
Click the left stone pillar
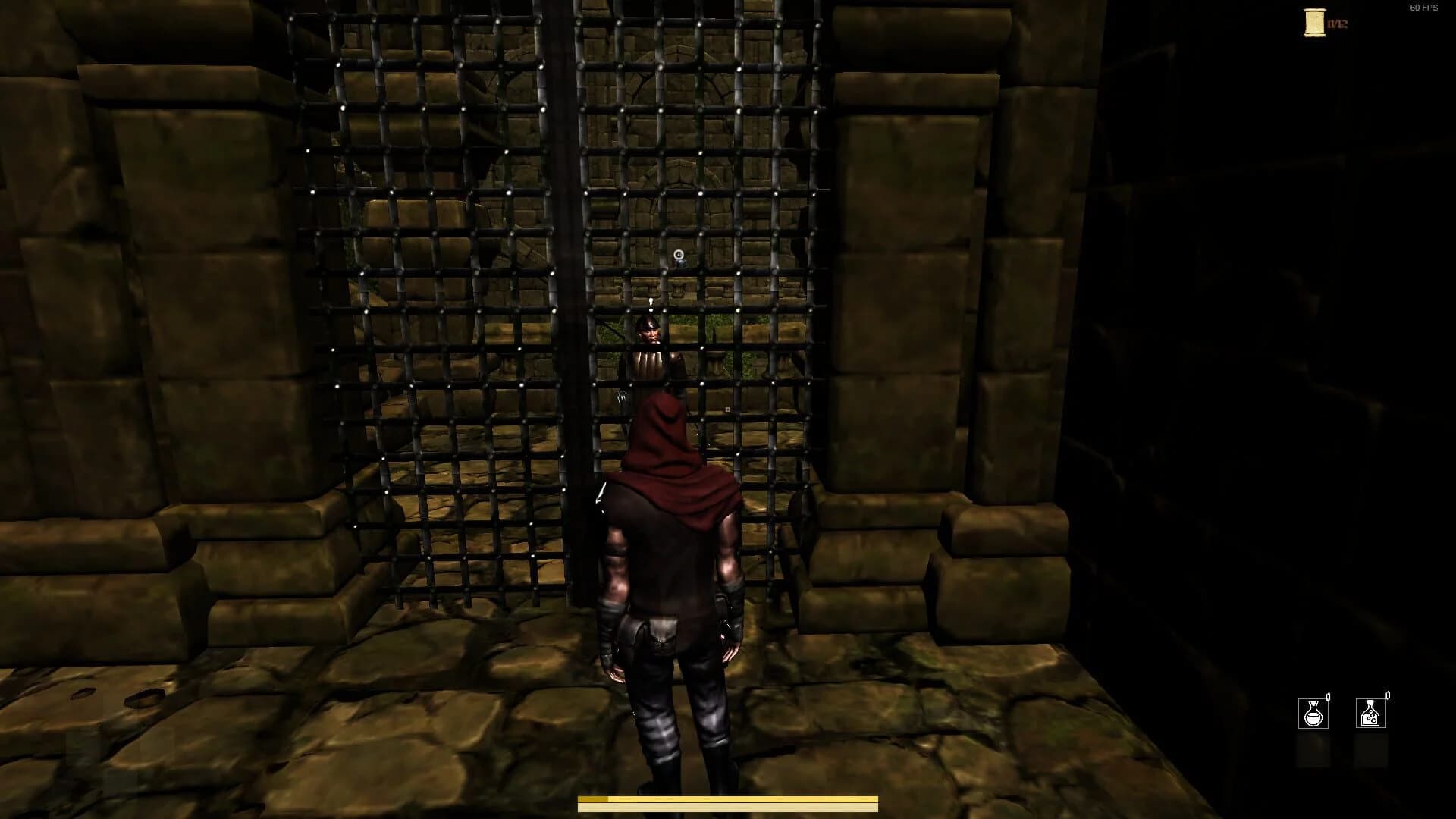tap(212, 303)
